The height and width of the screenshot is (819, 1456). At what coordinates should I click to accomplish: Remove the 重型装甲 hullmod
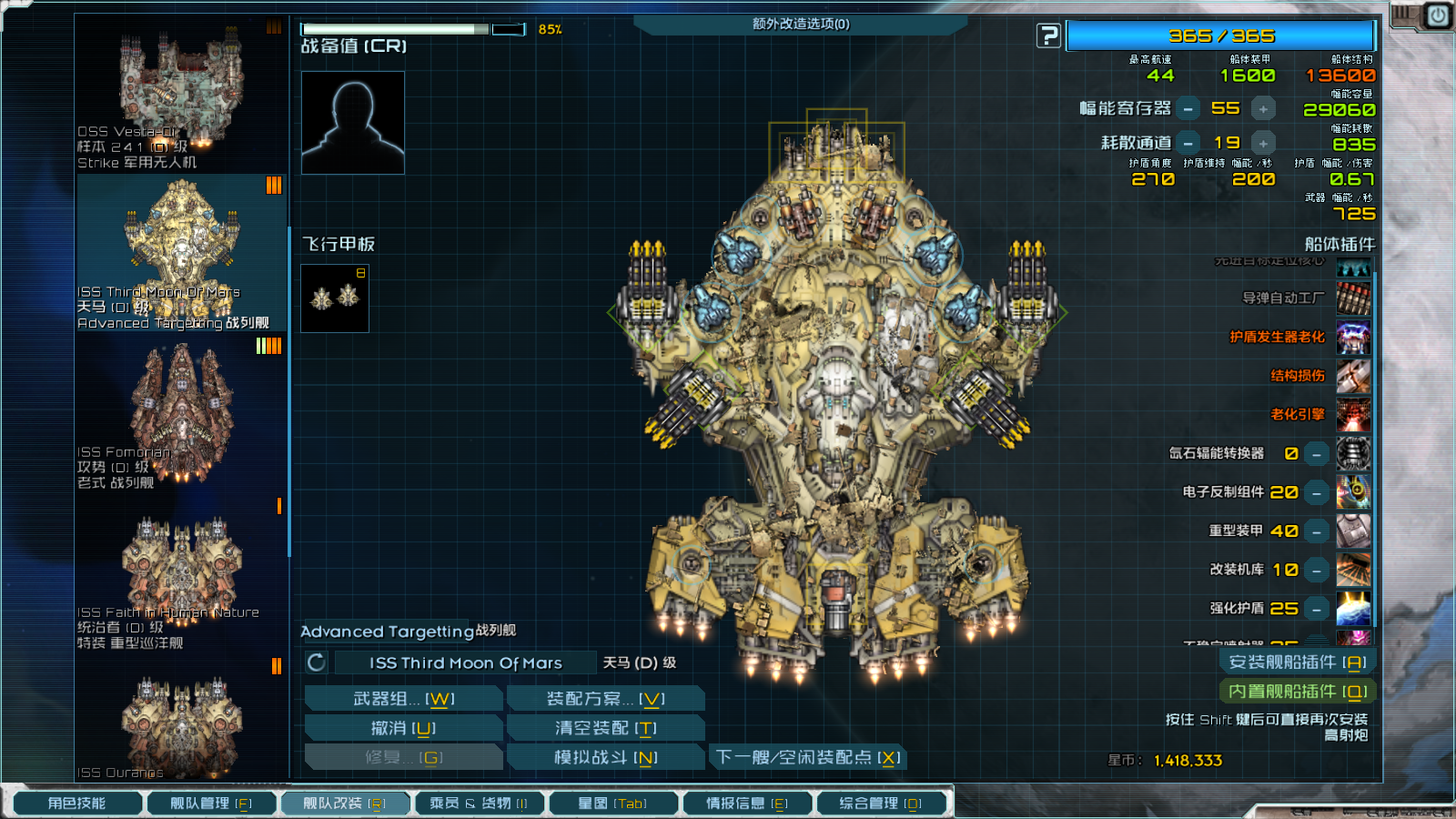(x=1317, y=531)
